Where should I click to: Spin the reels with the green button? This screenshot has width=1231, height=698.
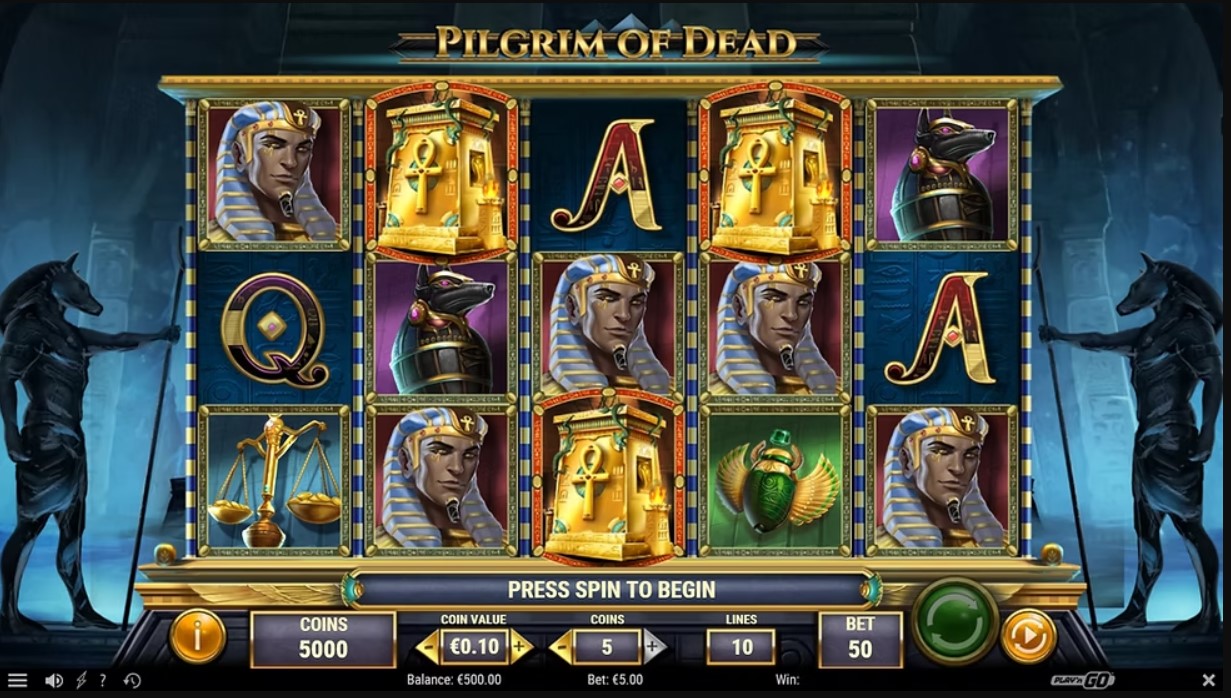[x=956, y=619]
